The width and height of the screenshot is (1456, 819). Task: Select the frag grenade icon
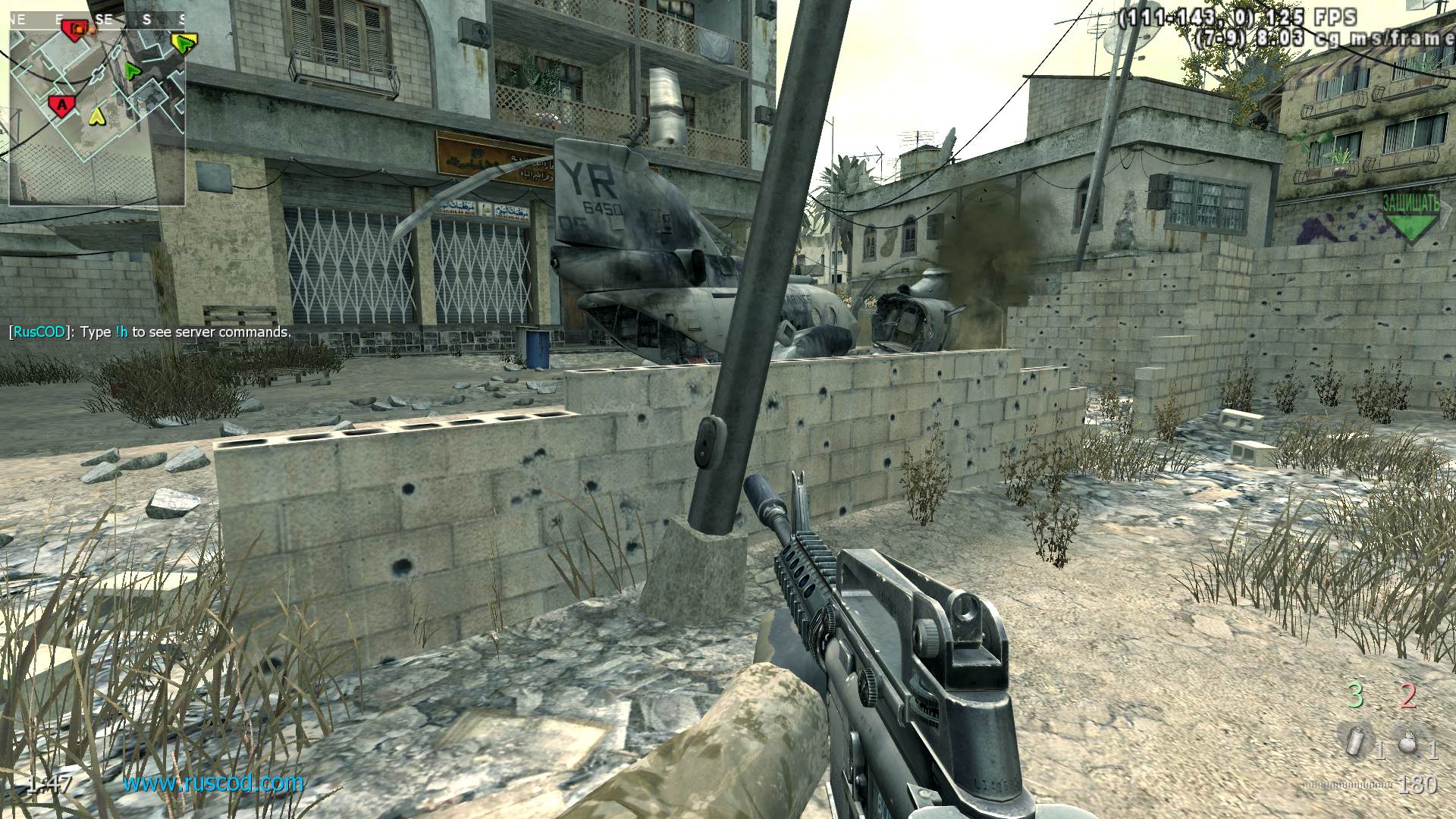click(1408, 742)
